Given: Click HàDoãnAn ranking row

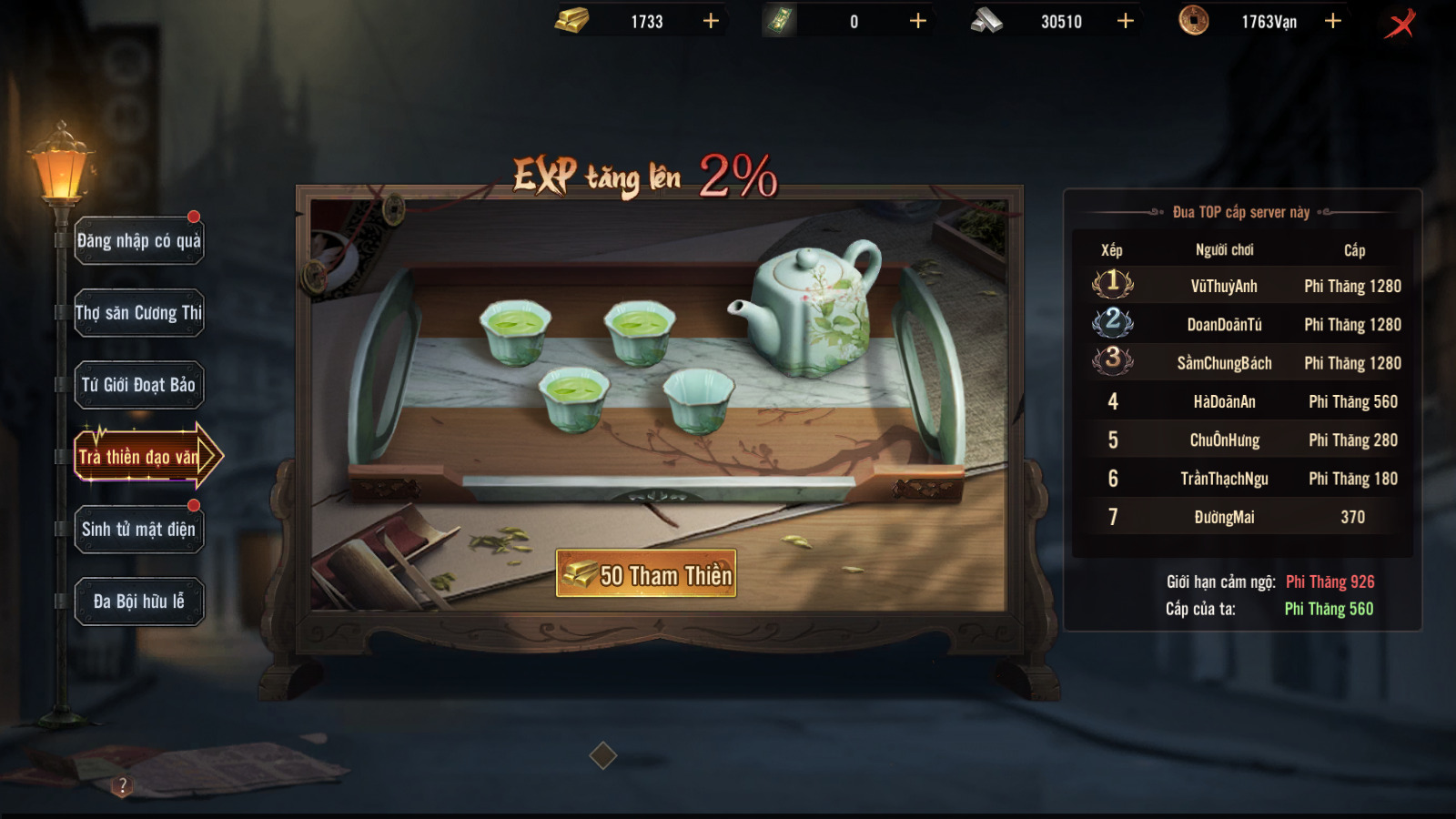Looking at the screenshot, I should click(1243, 401).
